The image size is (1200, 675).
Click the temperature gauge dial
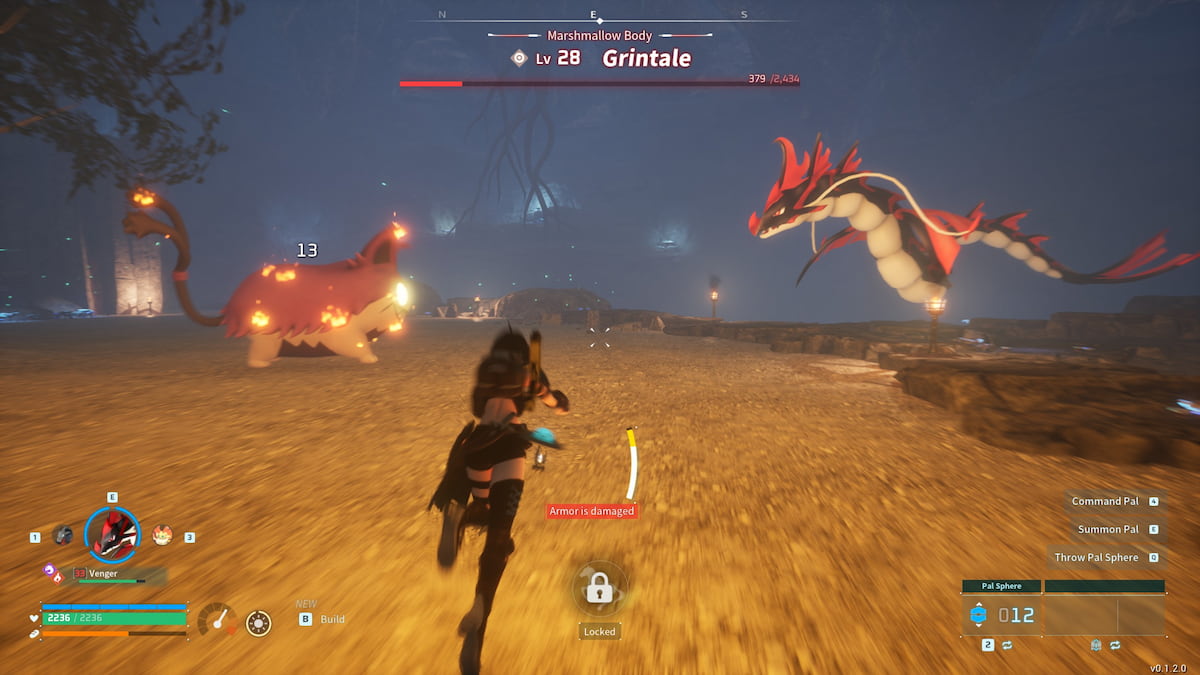coord(216,620)
